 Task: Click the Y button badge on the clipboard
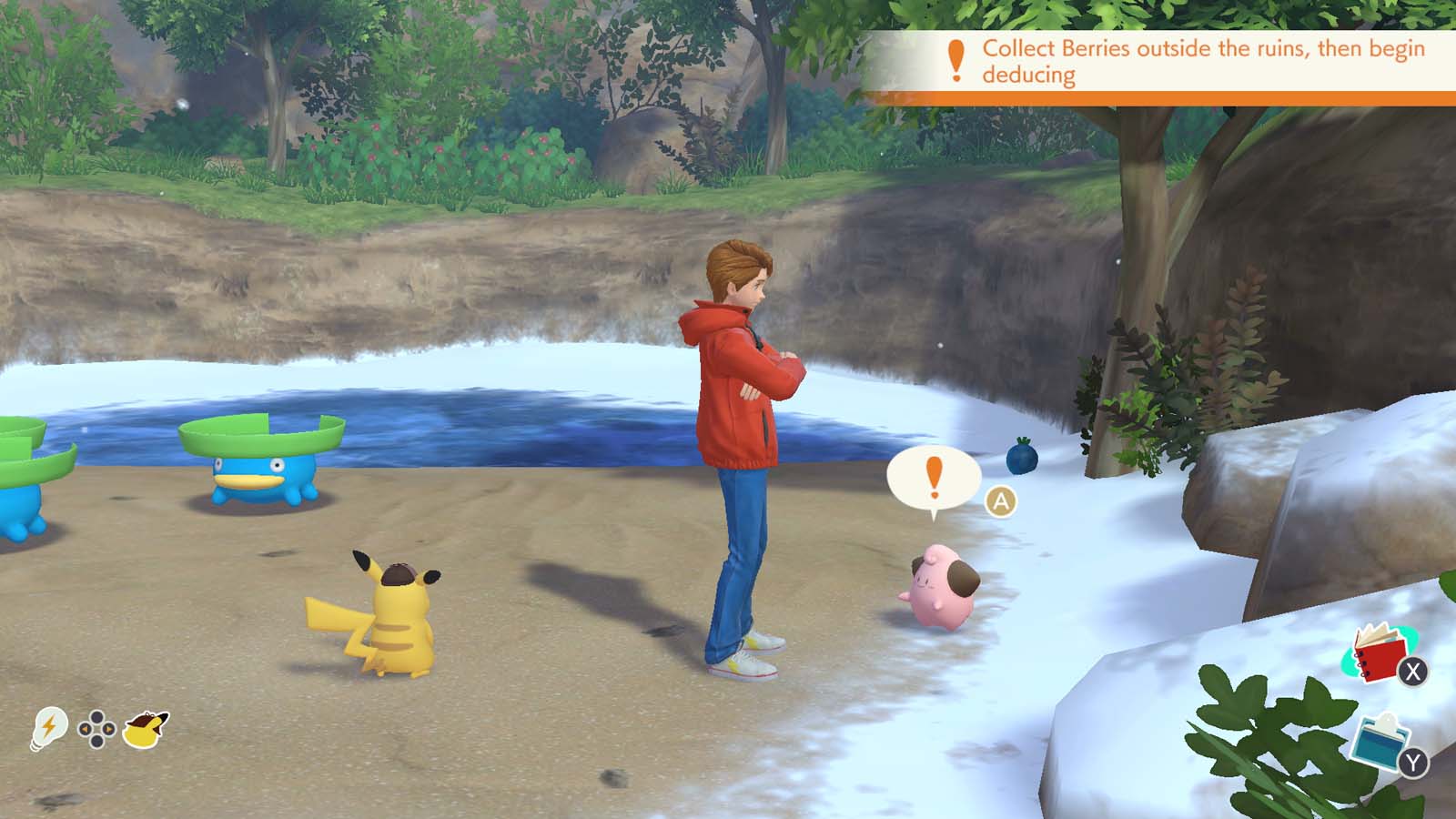point(1412,763)
